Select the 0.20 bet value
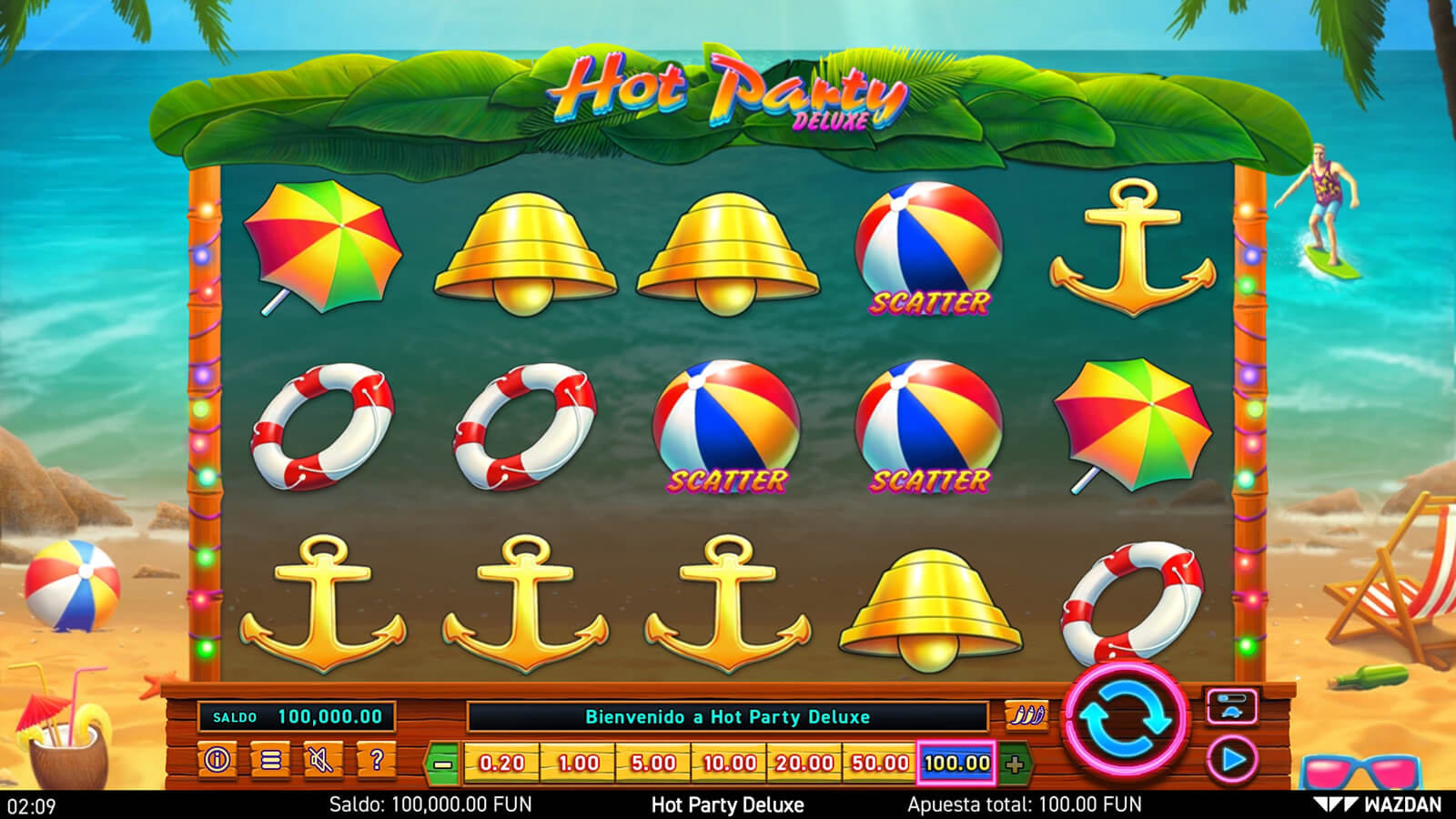1456x819 pixels. coord(501,763)
